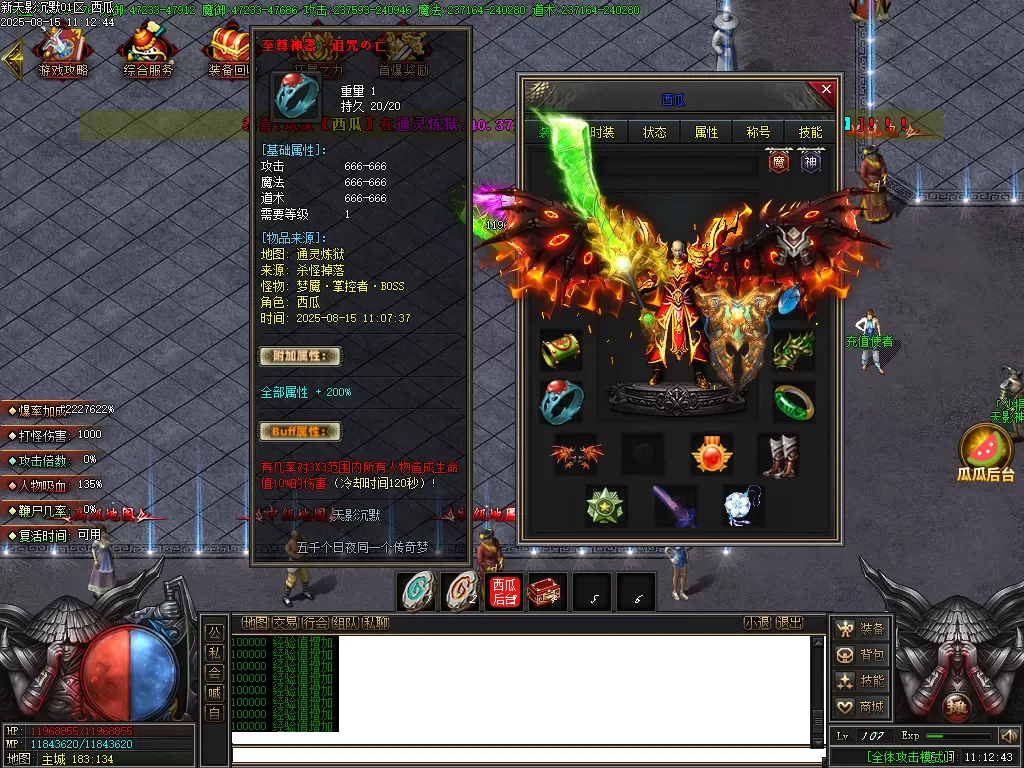Screen dimensions: 1024x768
Task: Select the red-gem teal ring equipment slot
Action: pos(562,402)
